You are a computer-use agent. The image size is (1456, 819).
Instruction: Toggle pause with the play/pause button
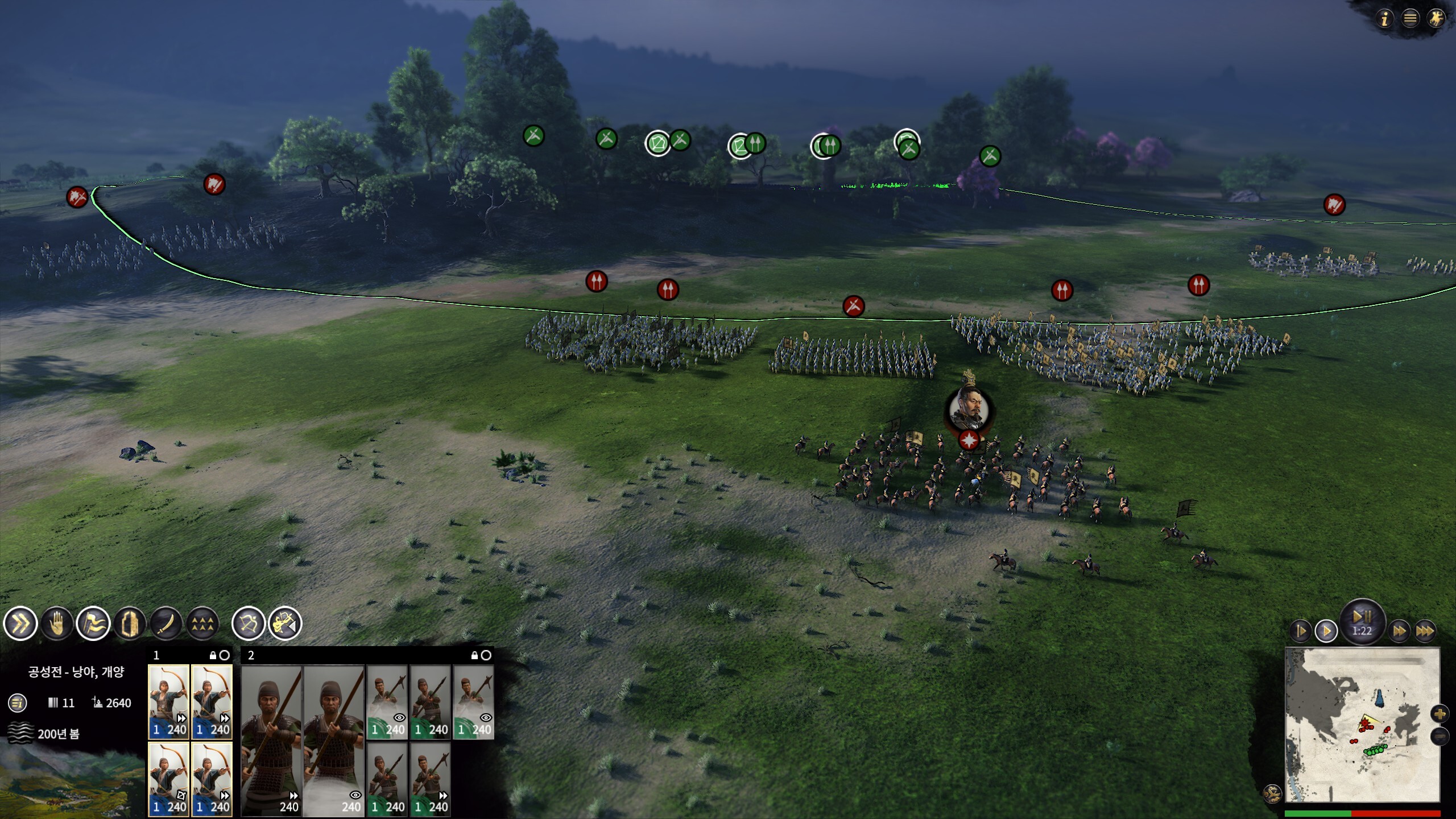(1362, 618)
